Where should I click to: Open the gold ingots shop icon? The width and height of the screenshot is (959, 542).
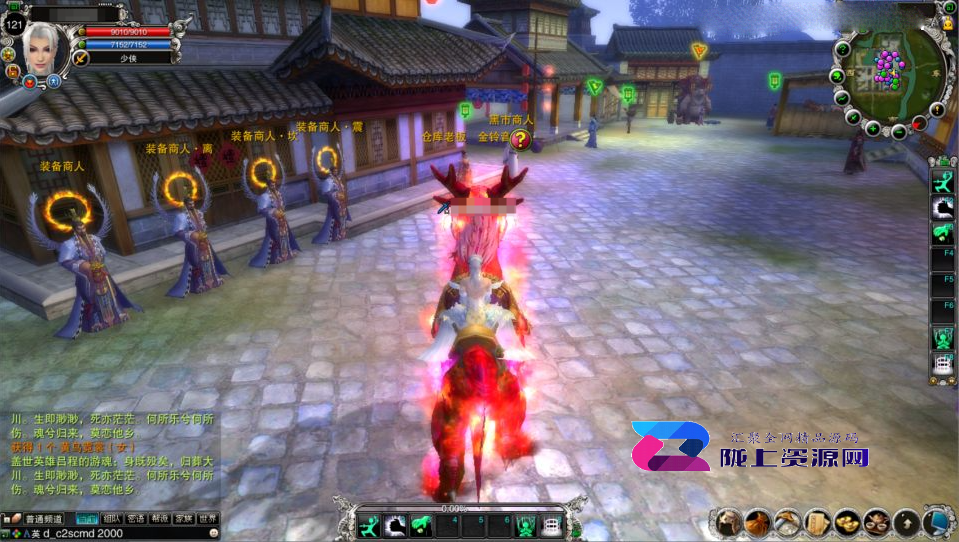click(848, 521)
